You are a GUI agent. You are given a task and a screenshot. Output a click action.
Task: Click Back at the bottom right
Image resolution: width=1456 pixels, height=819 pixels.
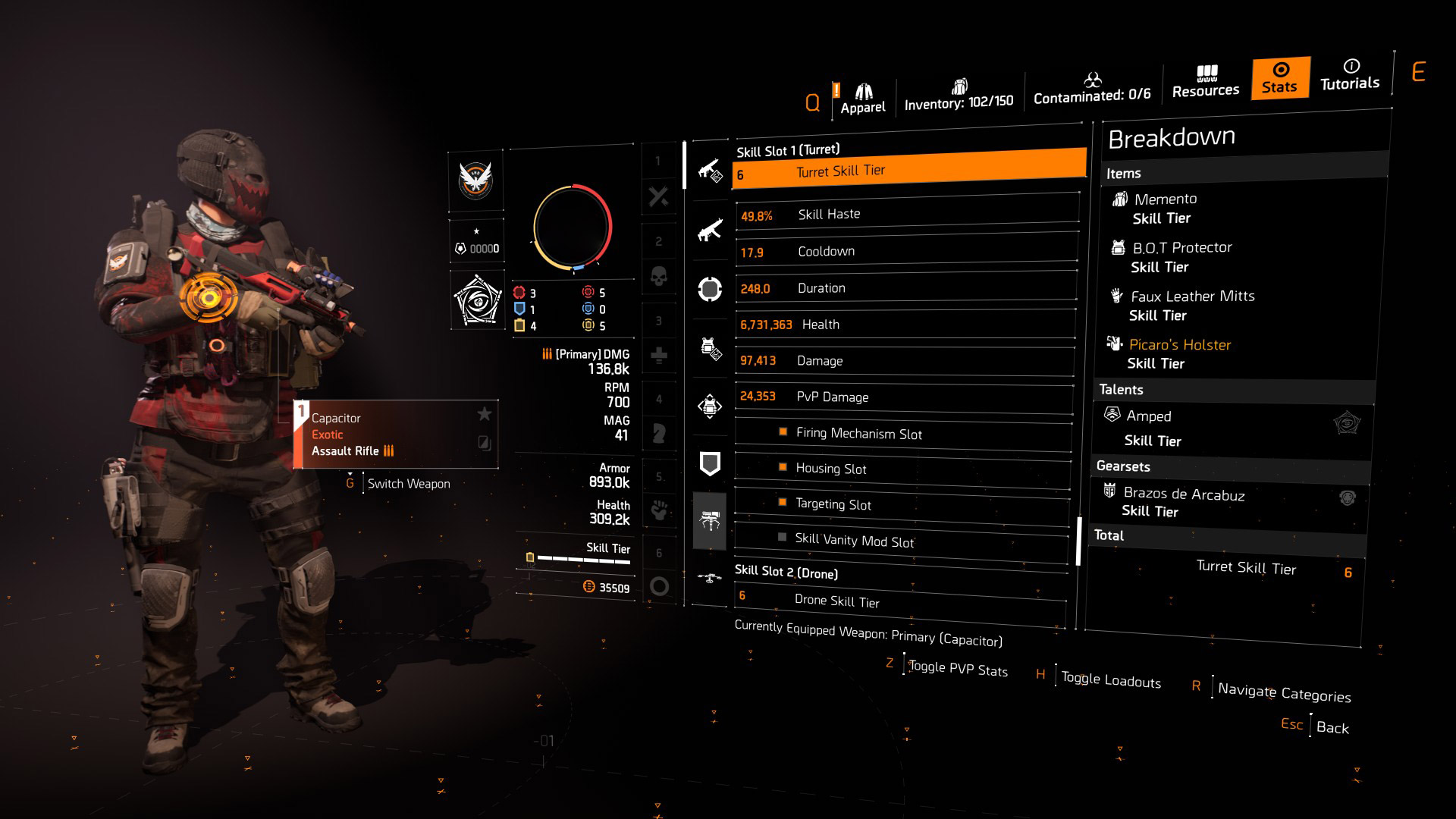pyautogui.click(x=1333, y=727)
